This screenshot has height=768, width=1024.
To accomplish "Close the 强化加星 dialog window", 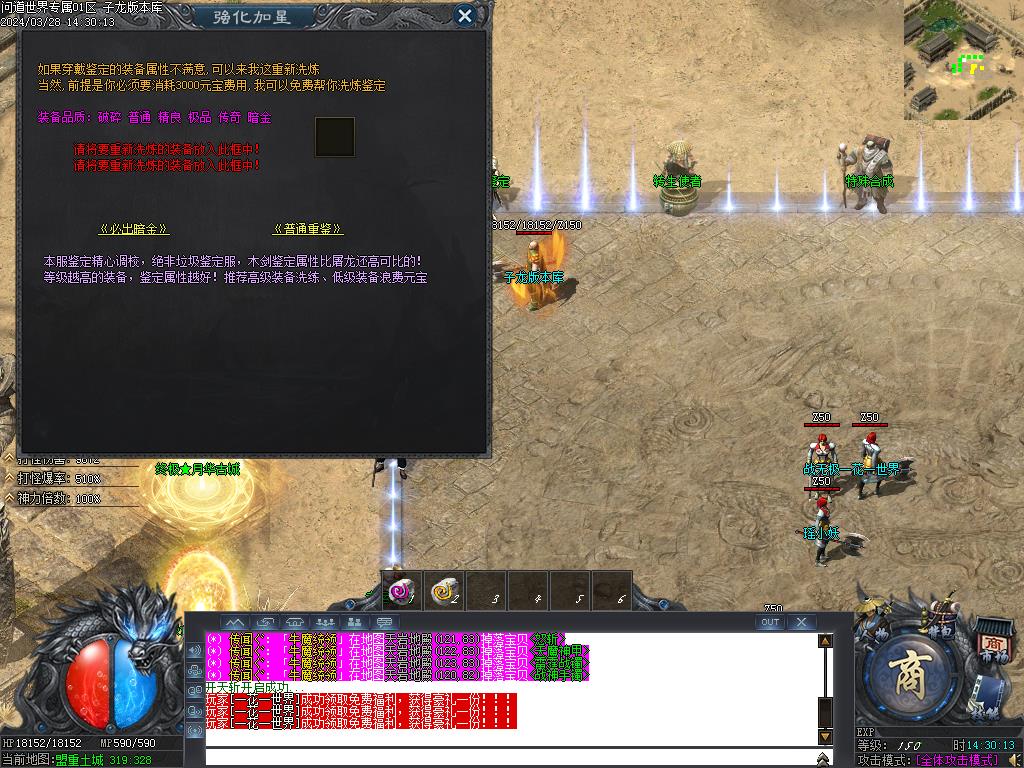I will (464, 16).
